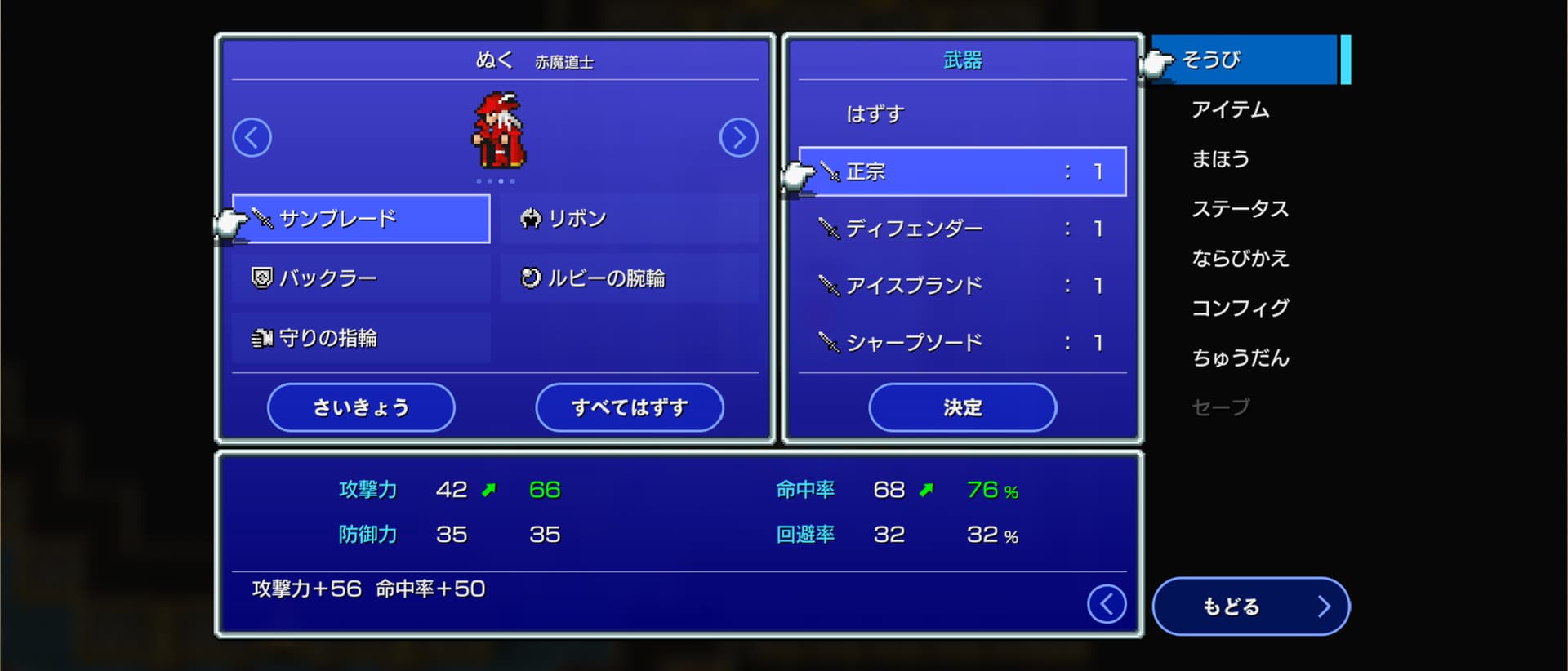The width and height of the screenshot is (1568, 671).
Task: Open the アイテム menu
Action: tap(1230, 109)
